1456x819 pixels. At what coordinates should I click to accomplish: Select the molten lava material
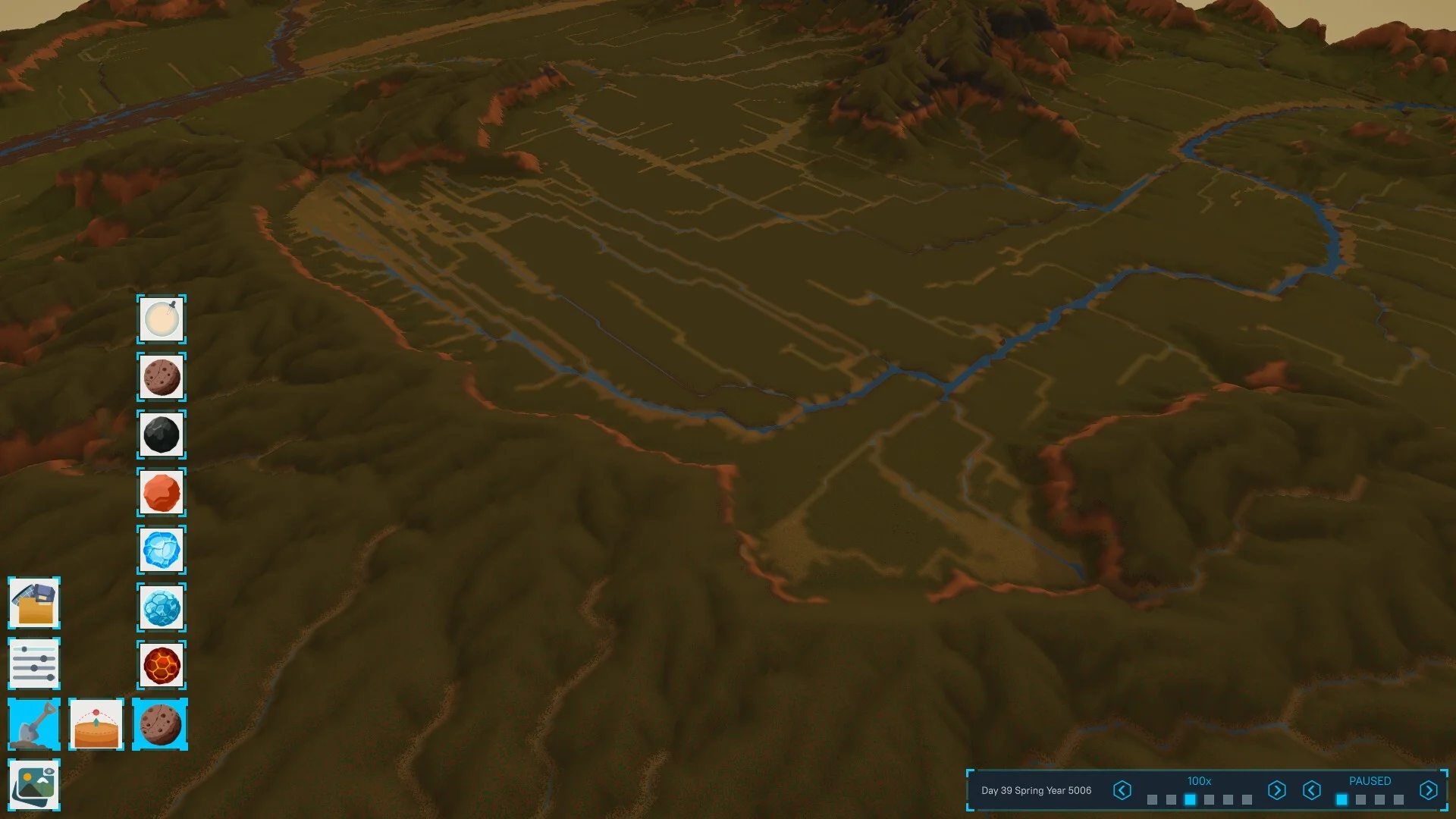pos(162,665)
